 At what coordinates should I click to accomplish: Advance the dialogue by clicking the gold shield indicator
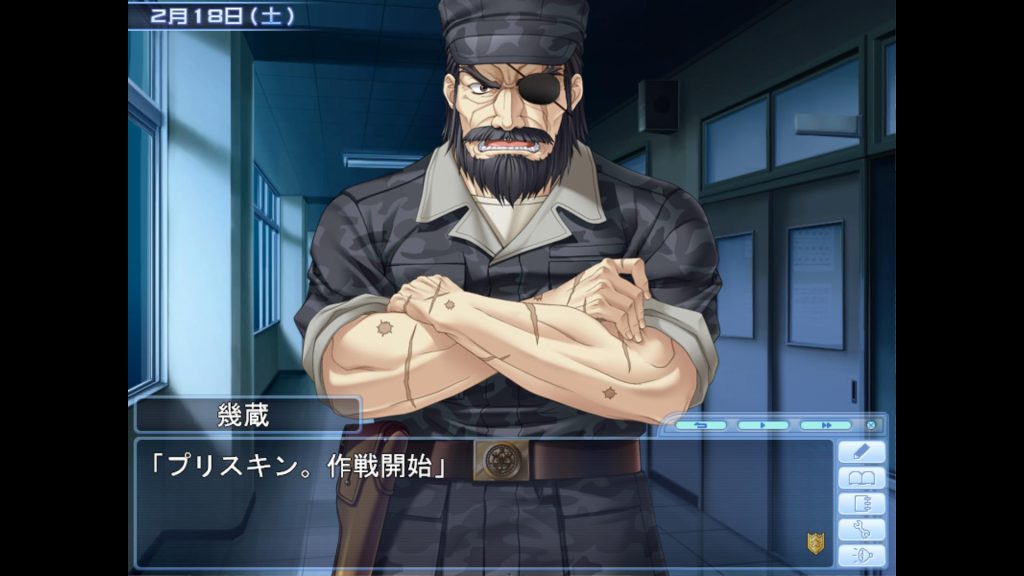pos(815,543)
